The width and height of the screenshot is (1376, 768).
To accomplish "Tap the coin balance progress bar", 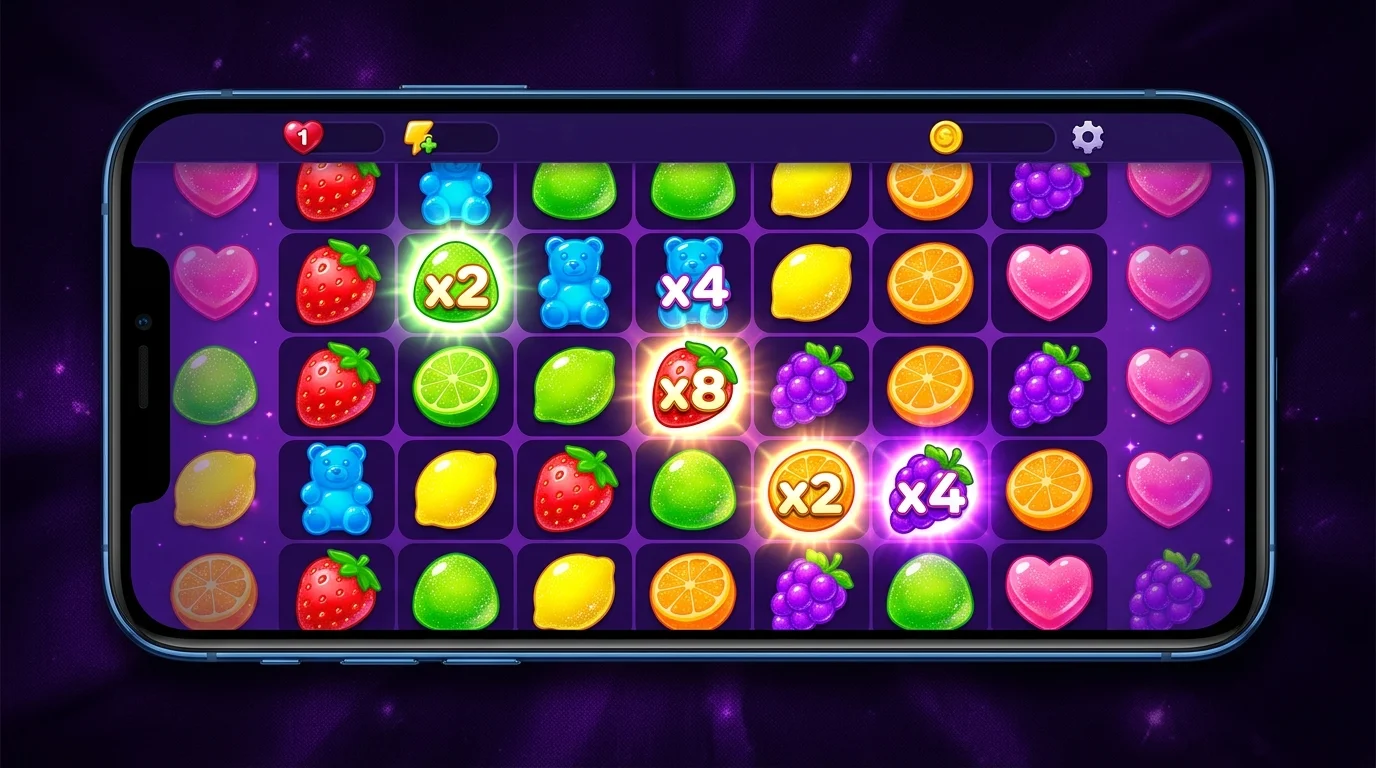I will pyautogui.click(x=1000, y=137).
